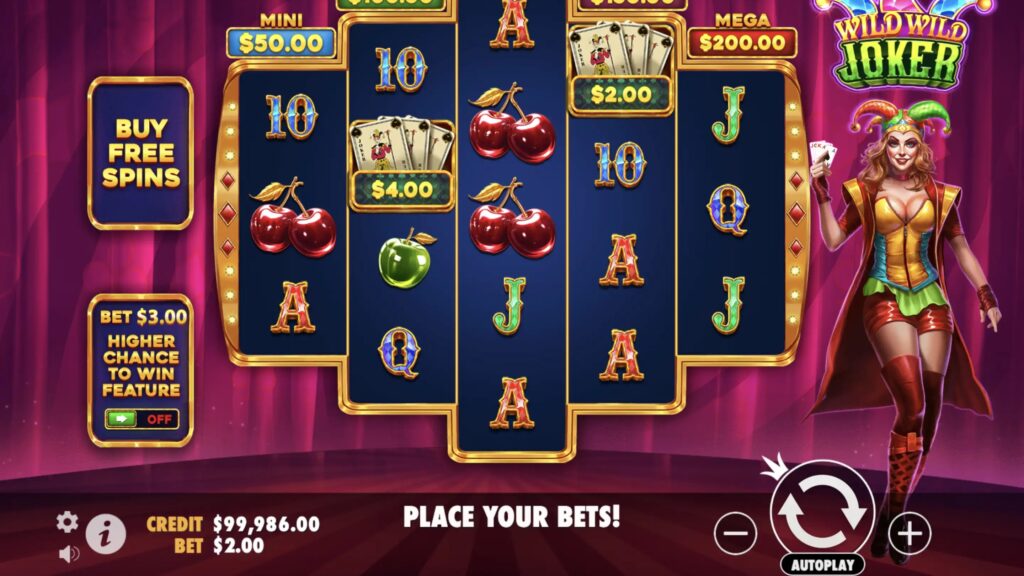The width and height of the screenshot is (1024, 576).
Task: Open settings with the gear icon
Action: pos(67,521)
